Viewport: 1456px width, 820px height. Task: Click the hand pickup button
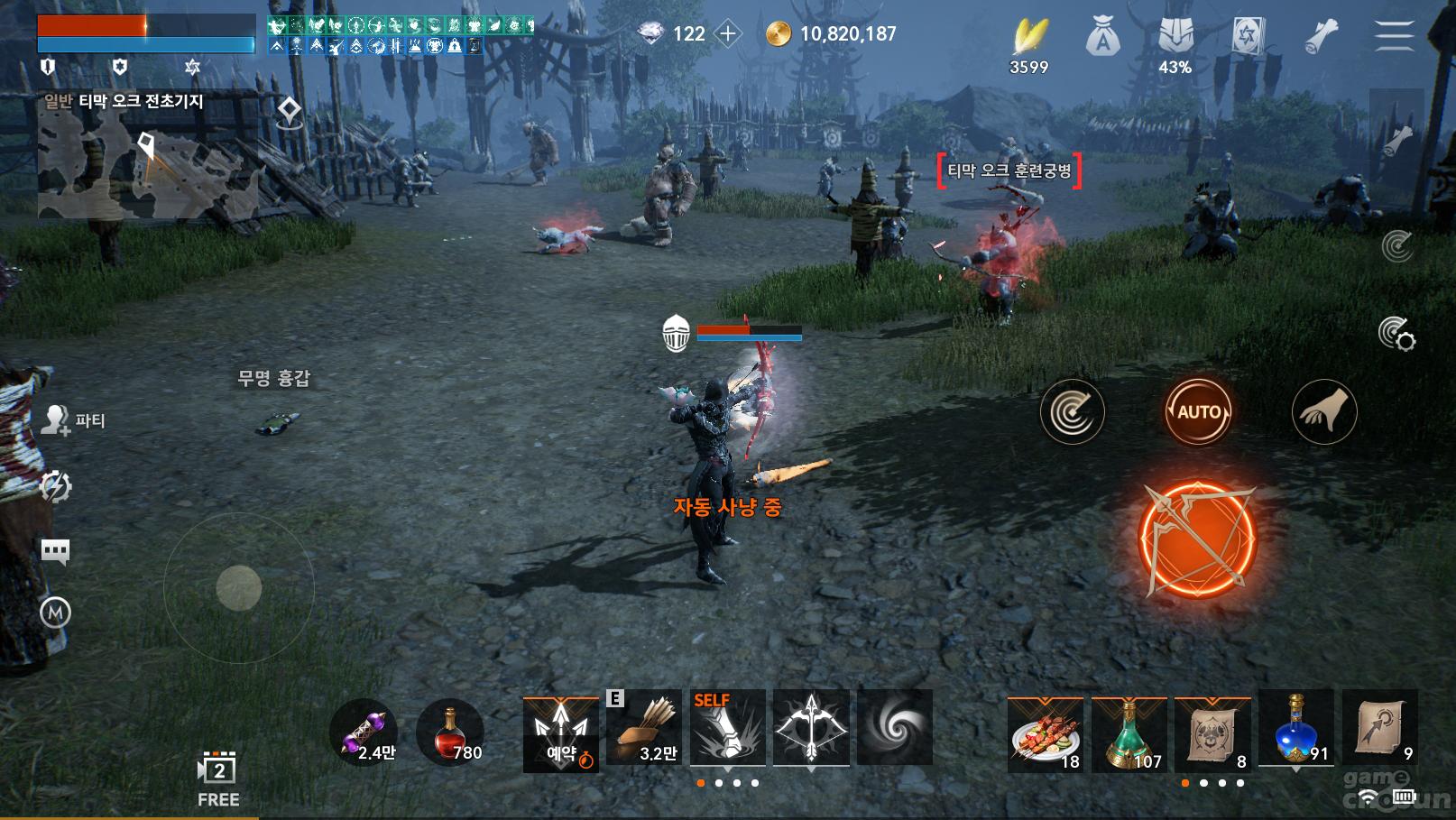(1323, 412)
